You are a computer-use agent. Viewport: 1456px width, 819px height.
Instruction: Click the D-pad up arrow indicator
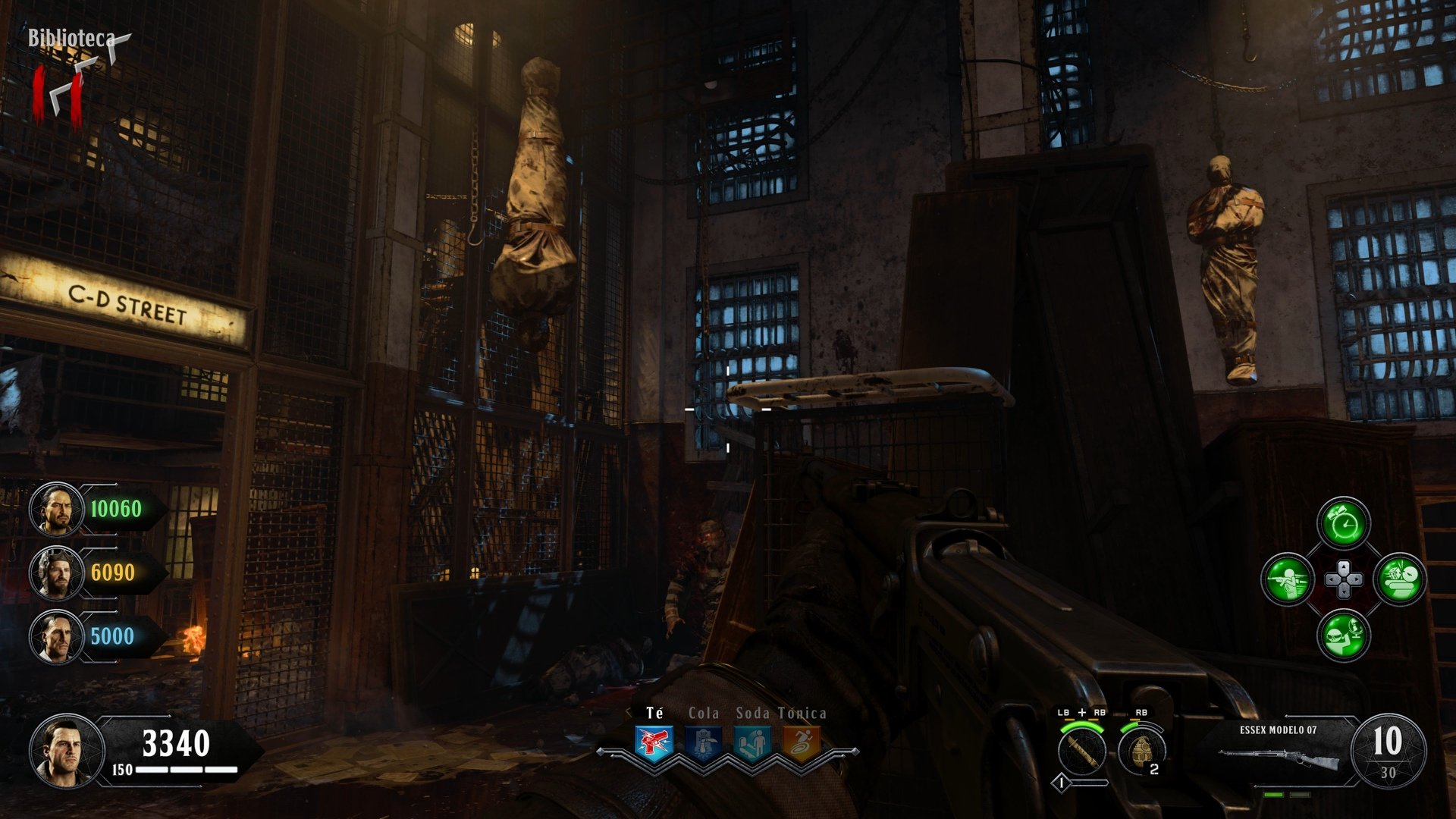coord(1343,567)
